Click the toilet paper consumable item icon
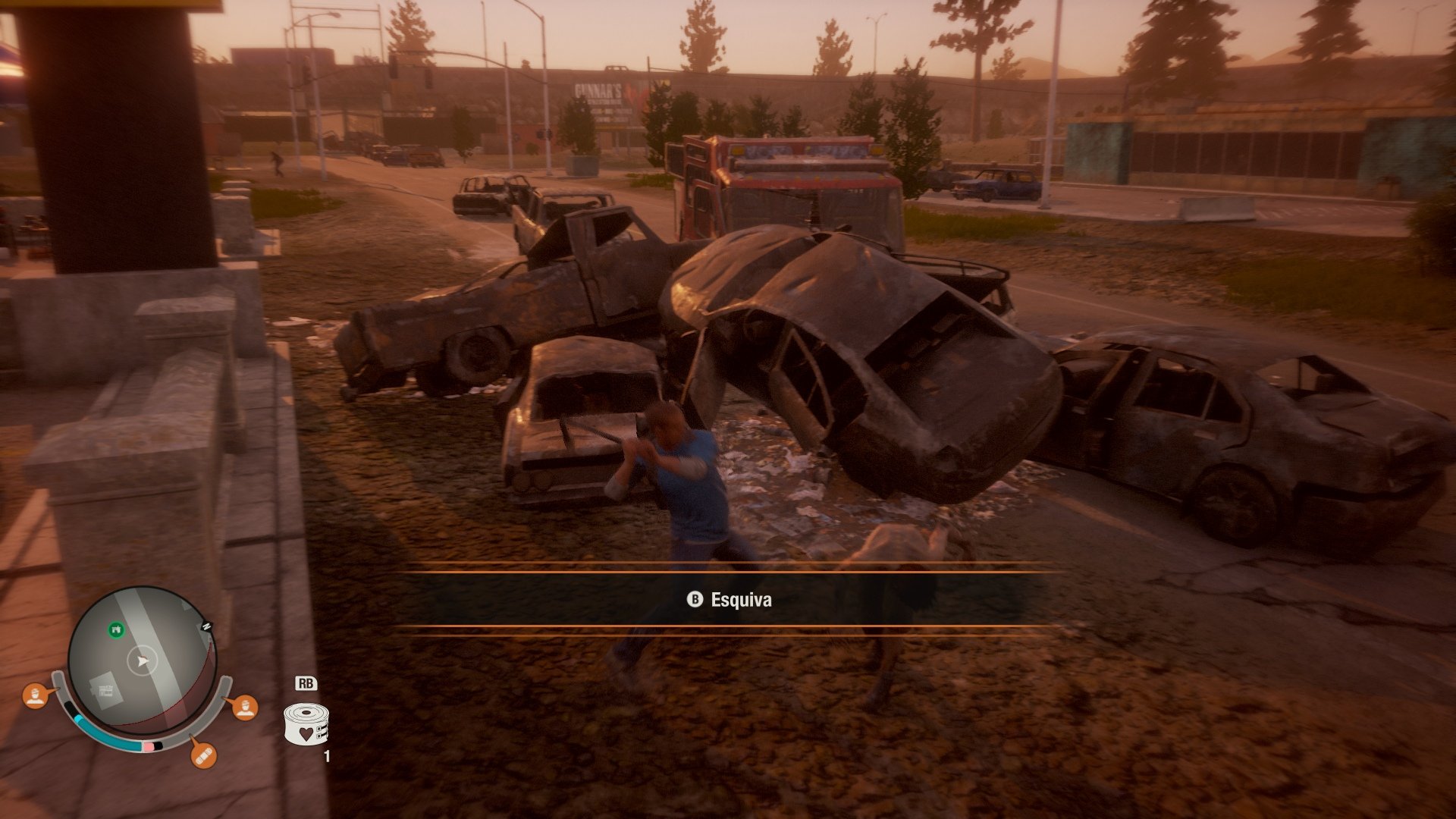 (306, 722)
